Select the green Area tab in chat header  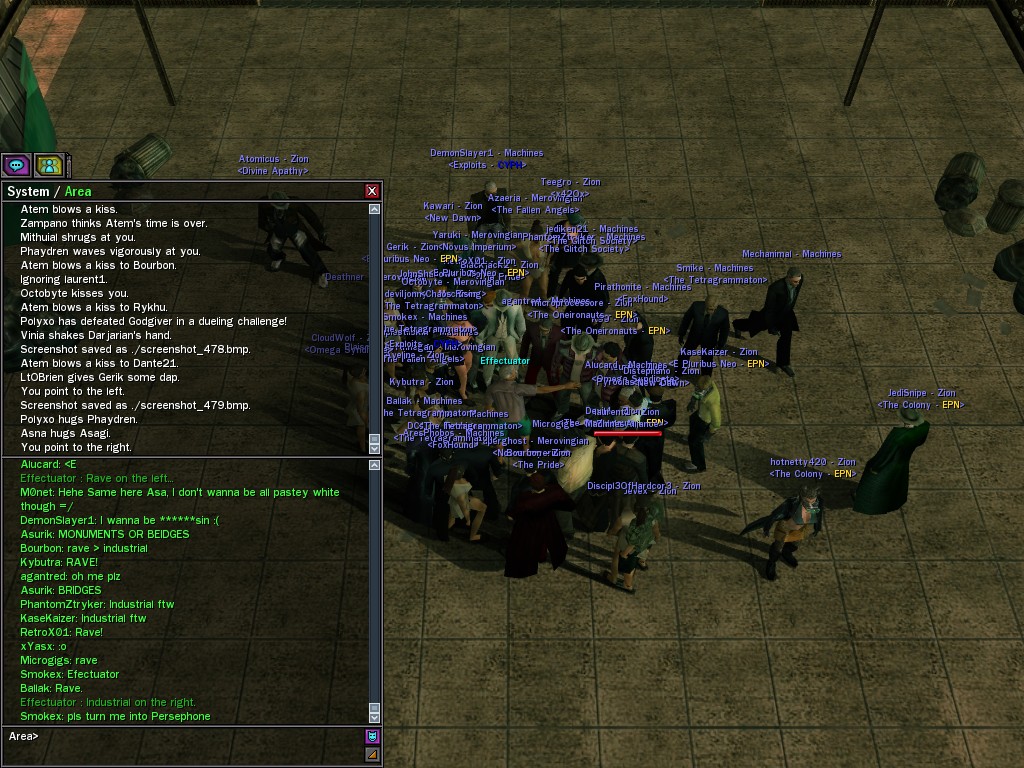(x=78, y=191)
